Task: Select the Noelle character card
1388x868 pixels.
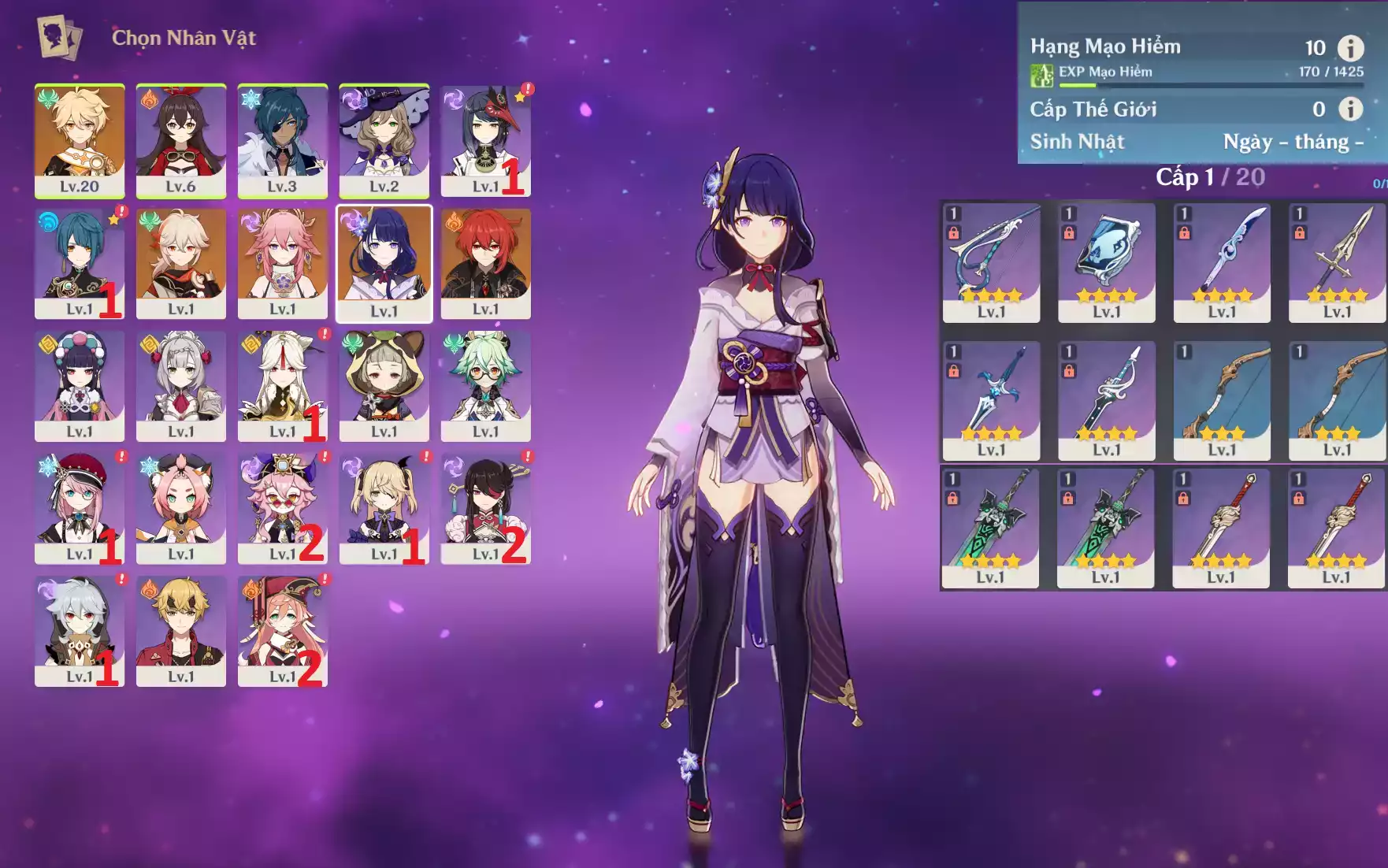Action: click(x=180, y=386)
